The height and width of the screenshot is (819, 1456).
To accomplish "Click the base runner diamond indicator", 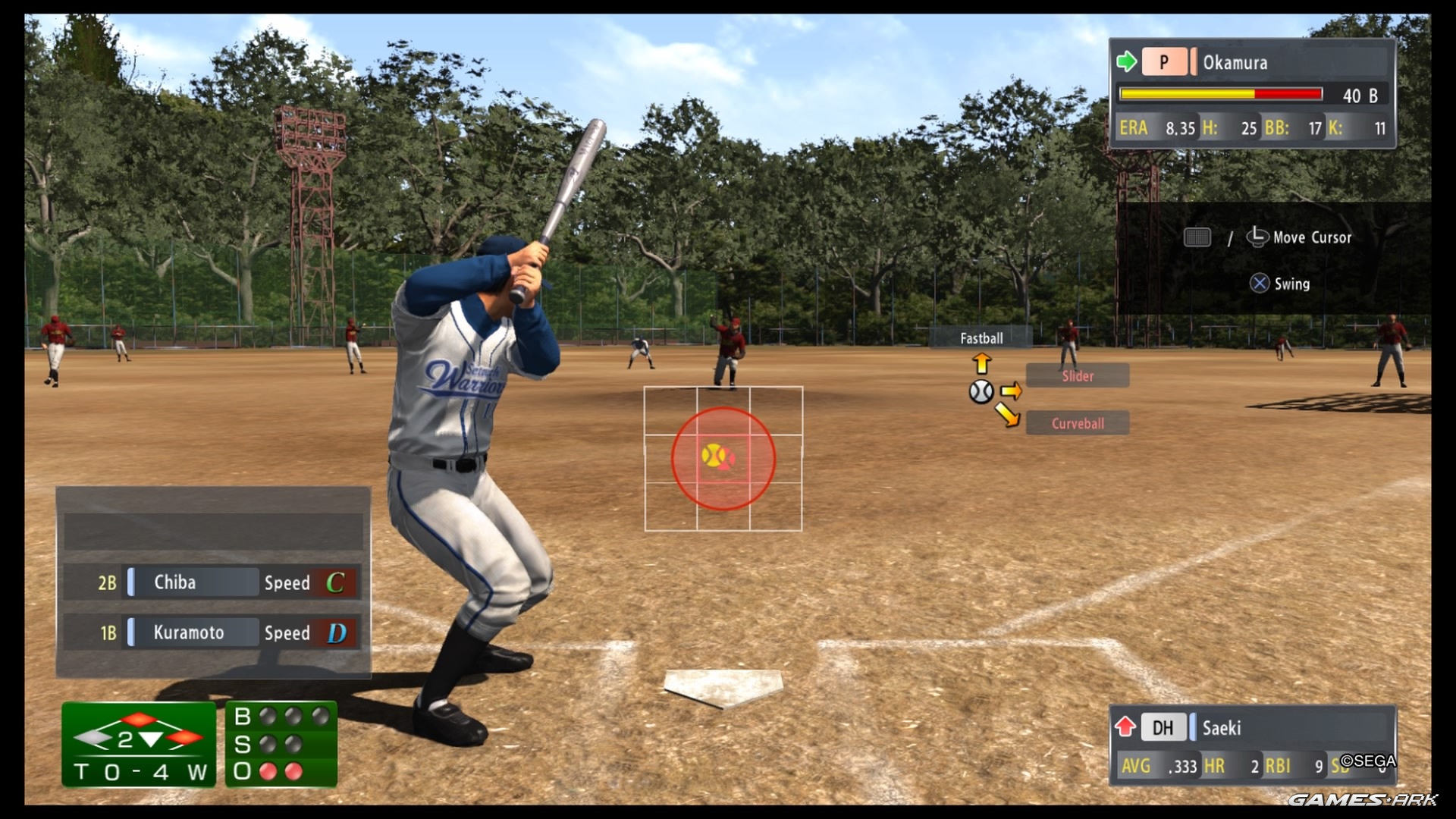I will click(x=139, y=736).
